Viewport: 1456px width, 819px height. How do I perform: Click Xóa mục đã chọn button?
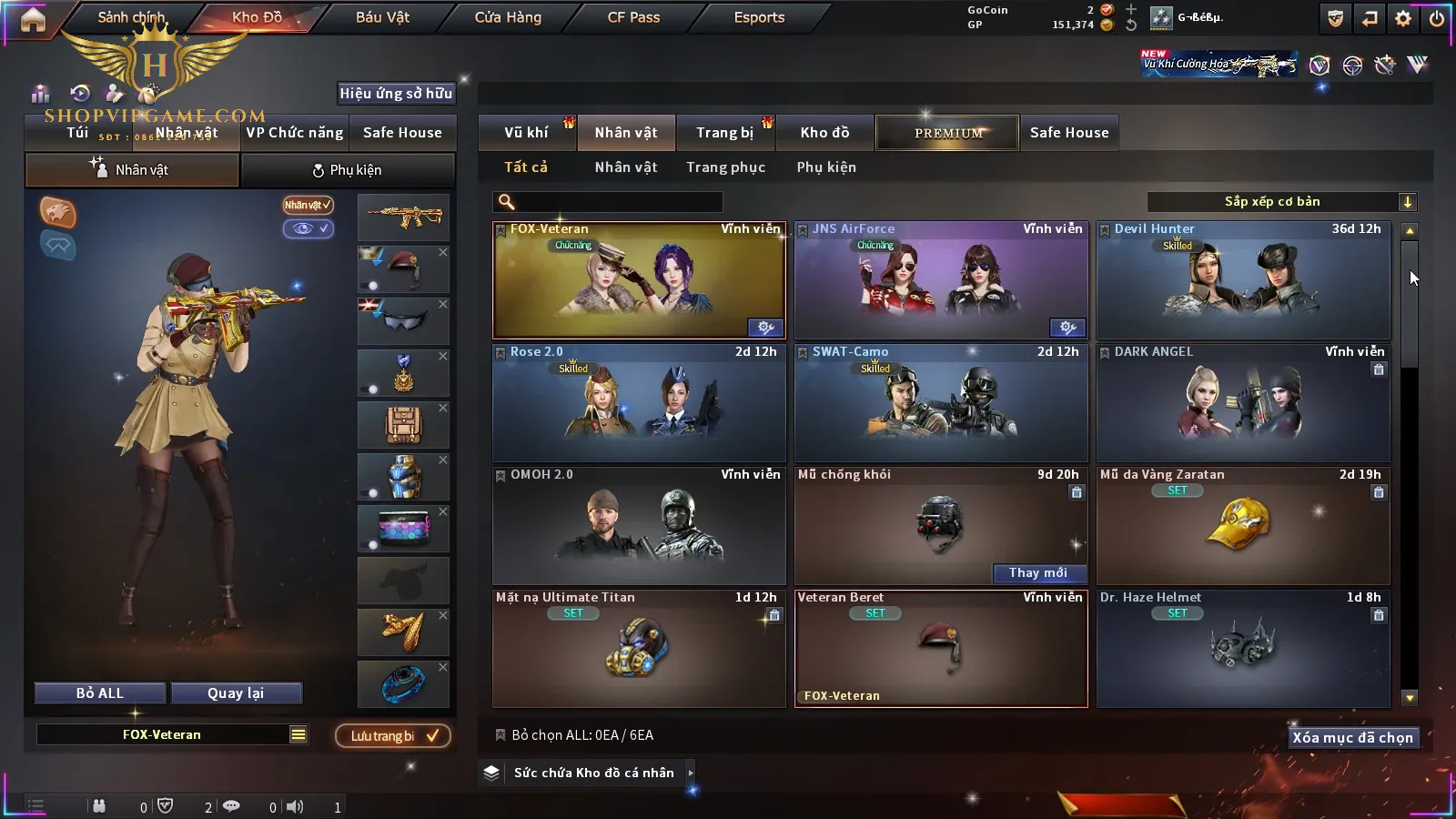point(1352,738)
